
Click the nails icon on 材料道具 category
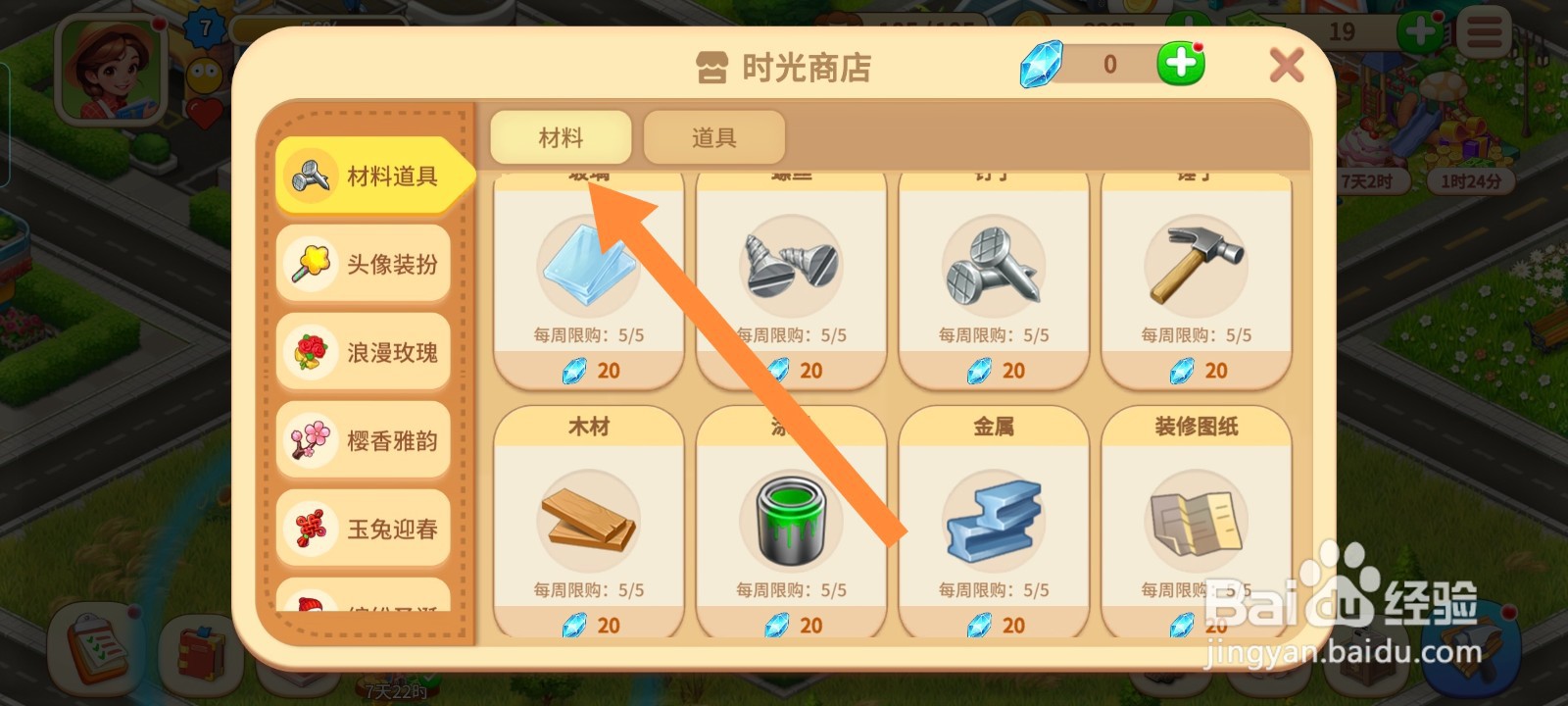pos(310,176)
